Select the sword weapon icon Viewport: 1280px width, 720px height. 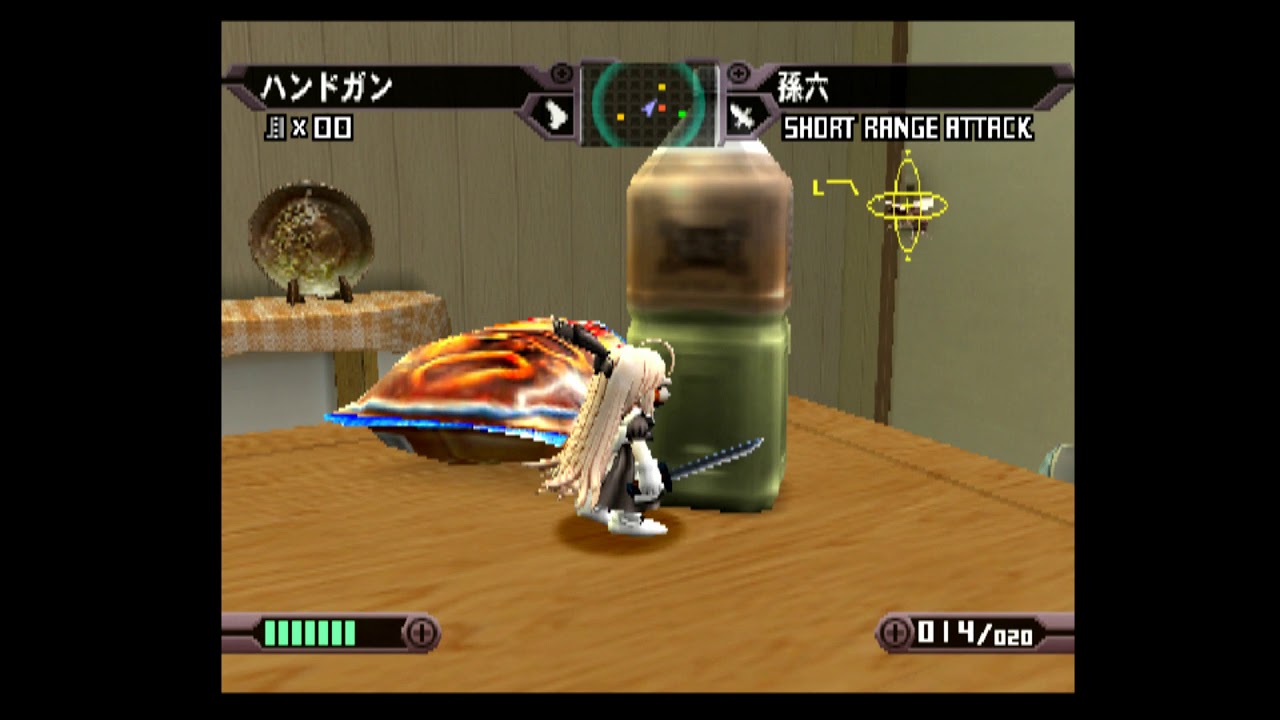tap(742, 113)
